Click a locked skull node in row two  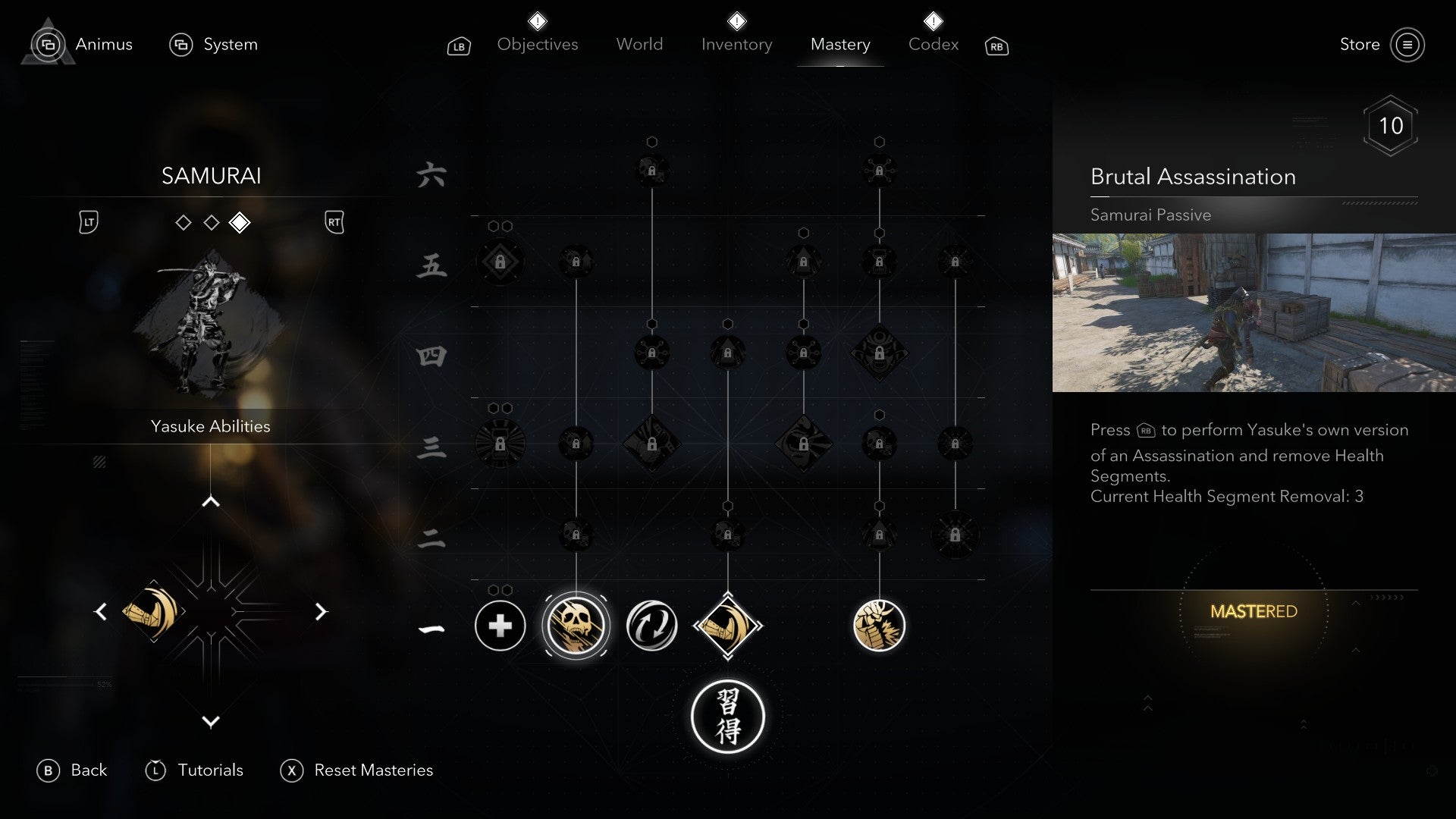576,535
